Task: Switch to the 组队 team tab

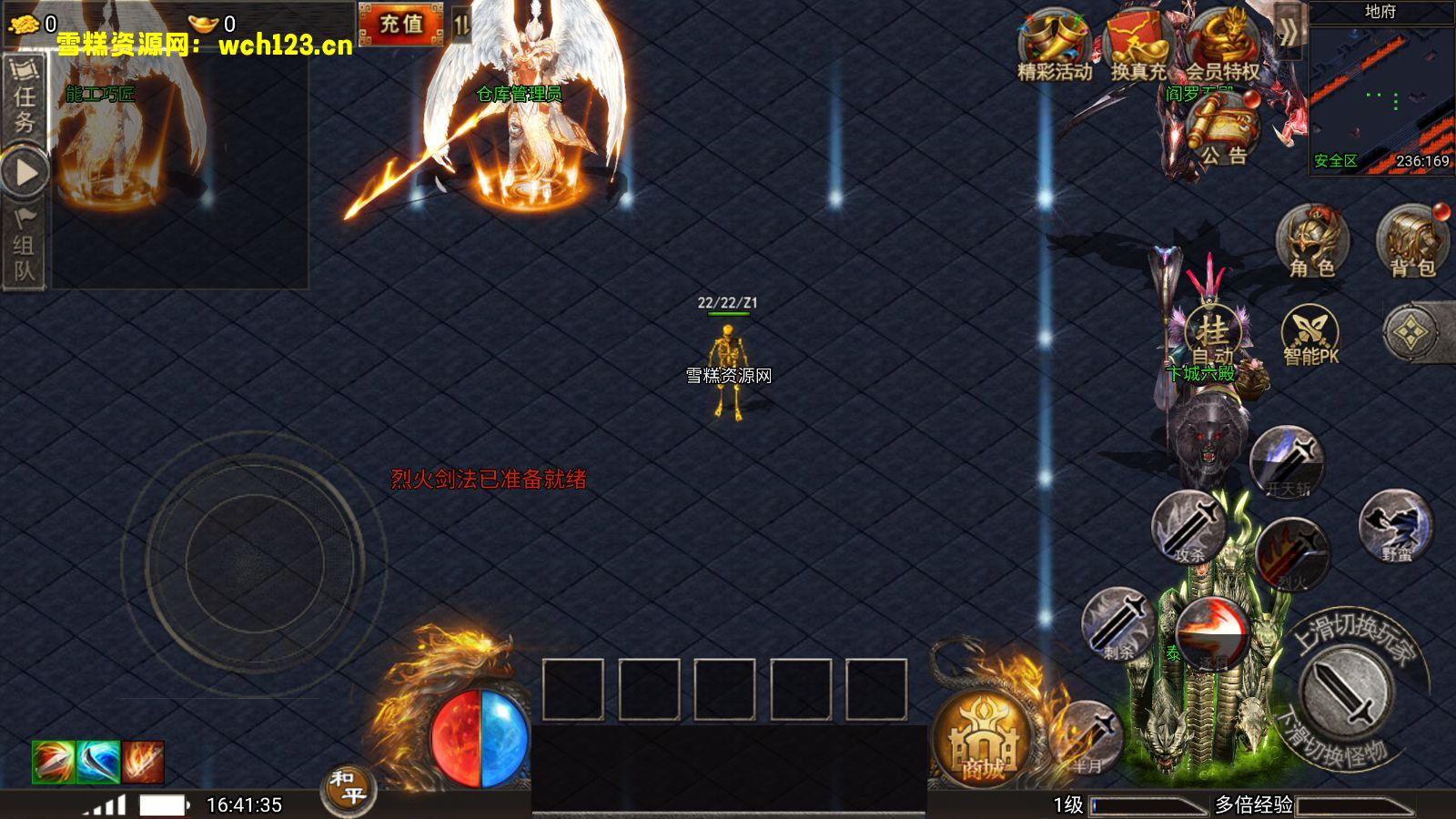Action: [24, 246]
